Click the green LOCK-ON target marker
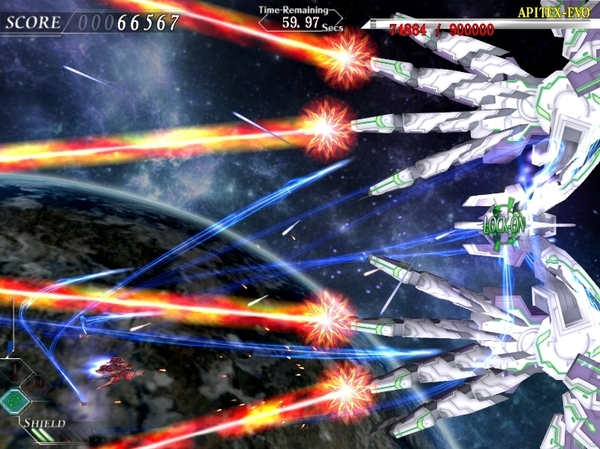This screenshot has height=449, width=600. click(x=502, y=225)
